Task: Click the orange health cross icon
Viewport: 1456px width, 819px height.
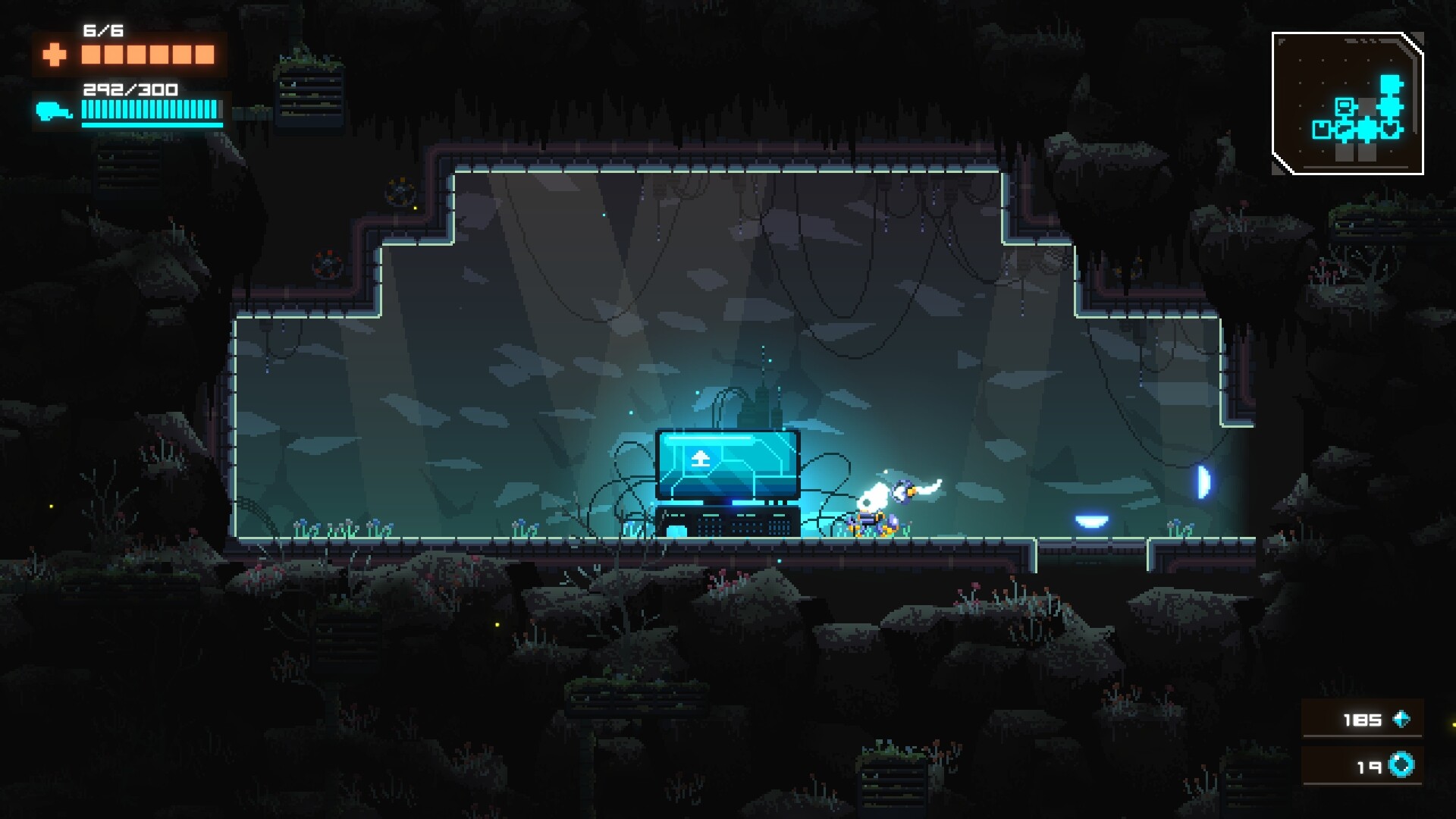Action: coord(53,55)
